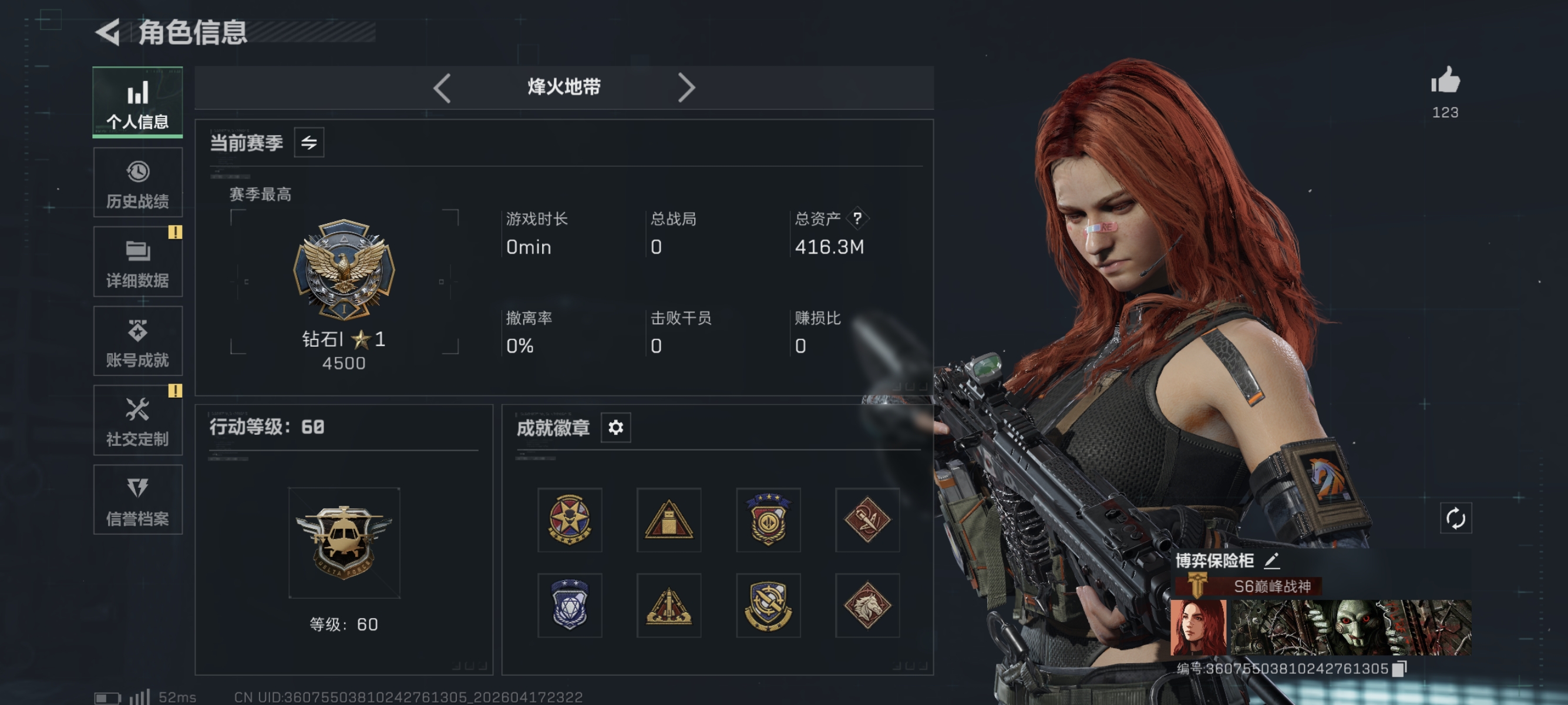Open 详细数据 from the sidebar
This screenshot has height=705, width=1568.
pyautogui.click(x=137, y=262)
